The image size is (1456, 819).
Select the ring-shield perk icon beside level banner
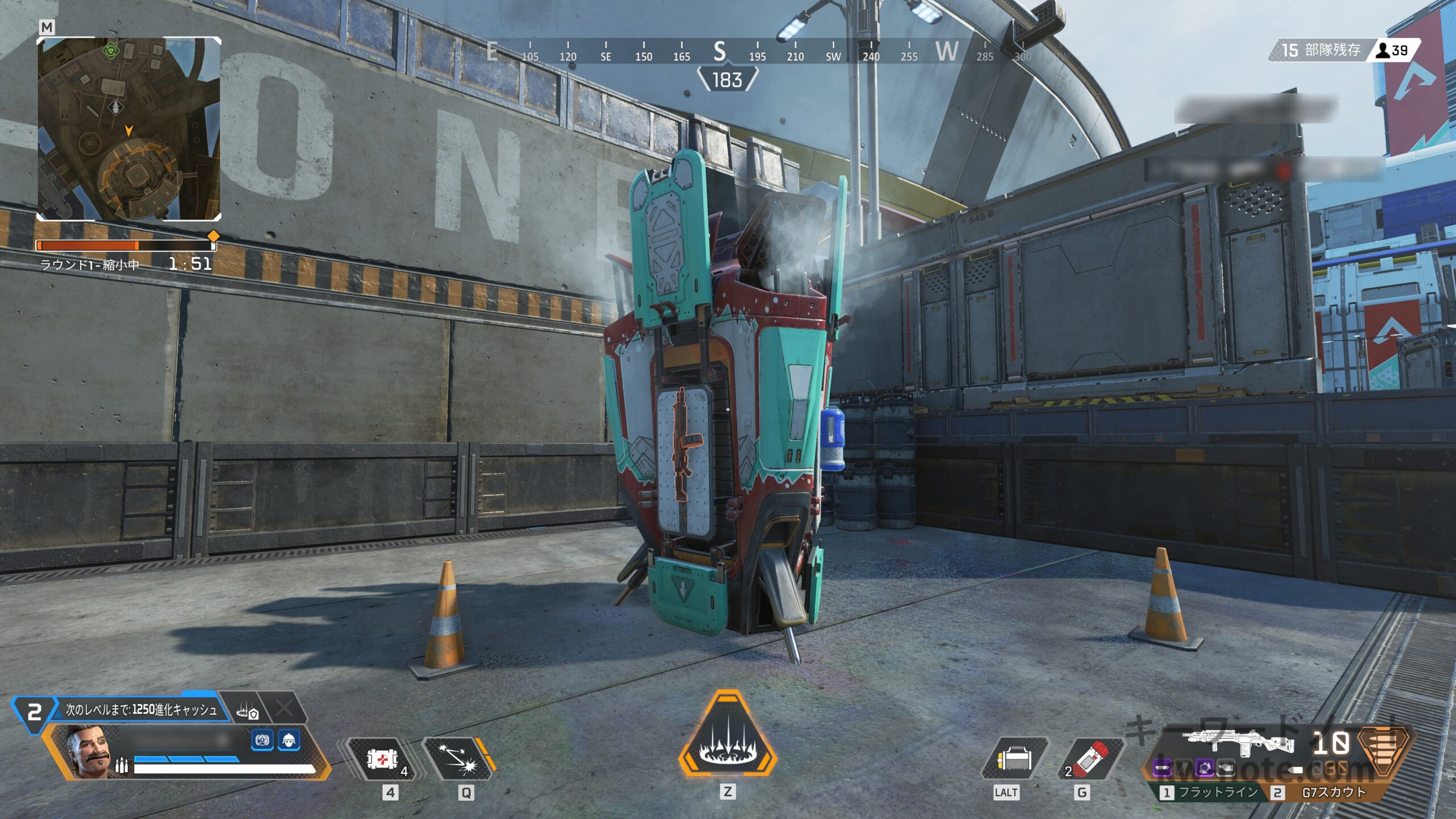point(247,711)
